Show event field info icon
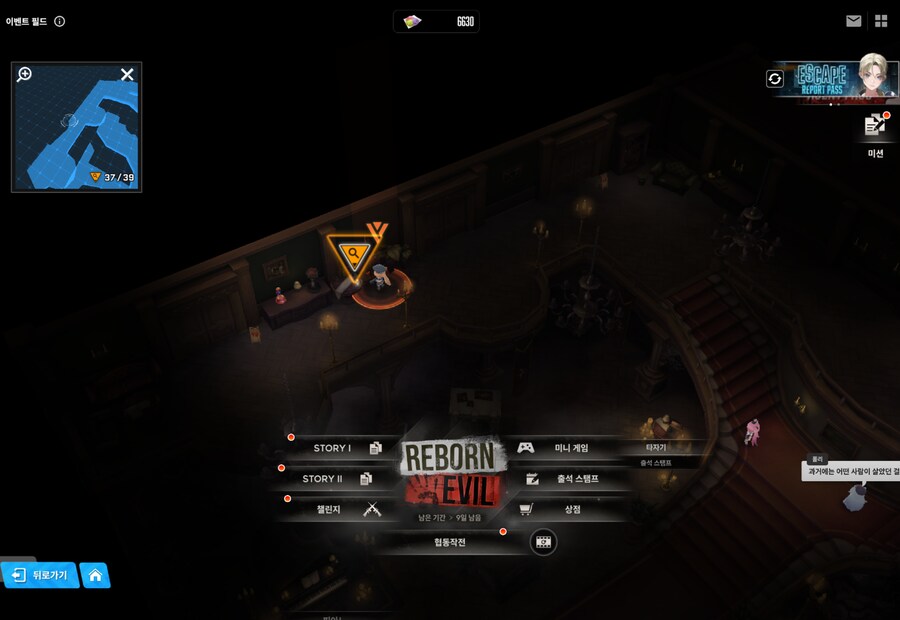 pos(60,21)
